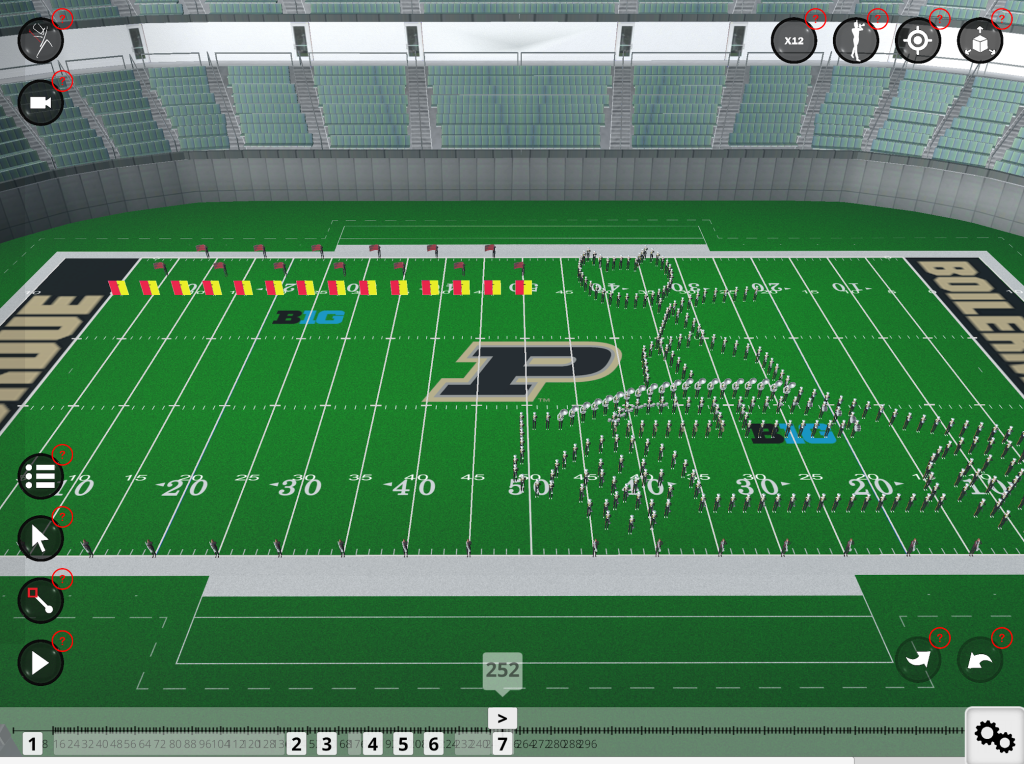The width and height of the screenshot is (1024, 764).
Task: Open settings with the gears button
Action: (x=994, y=736)
